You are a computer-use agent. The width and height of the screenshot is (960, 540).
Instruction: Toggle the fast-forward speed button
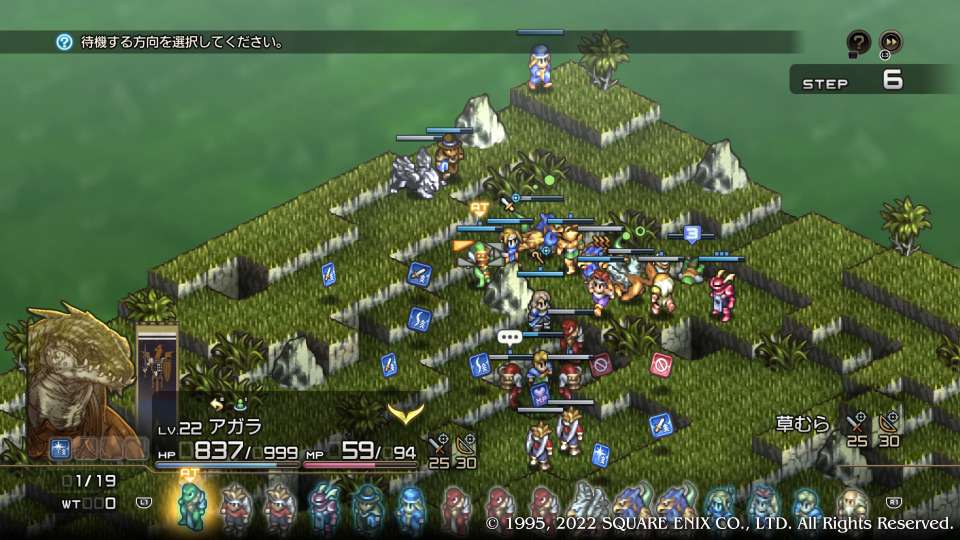click(890, 42)
